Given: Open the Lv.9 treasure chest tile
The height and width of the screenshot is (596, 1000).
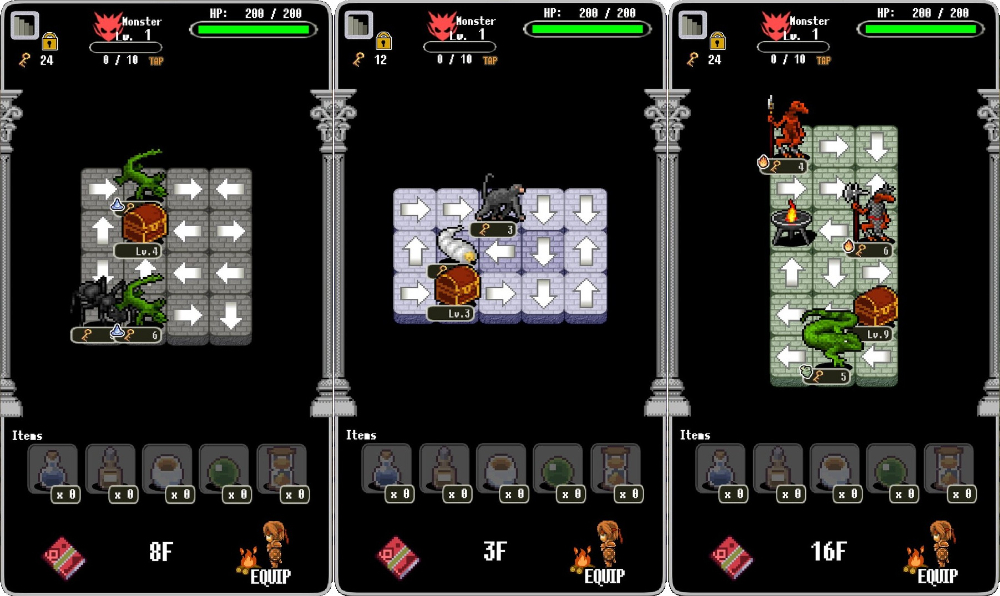Looking at the screenshot, I should click(875, 308).
